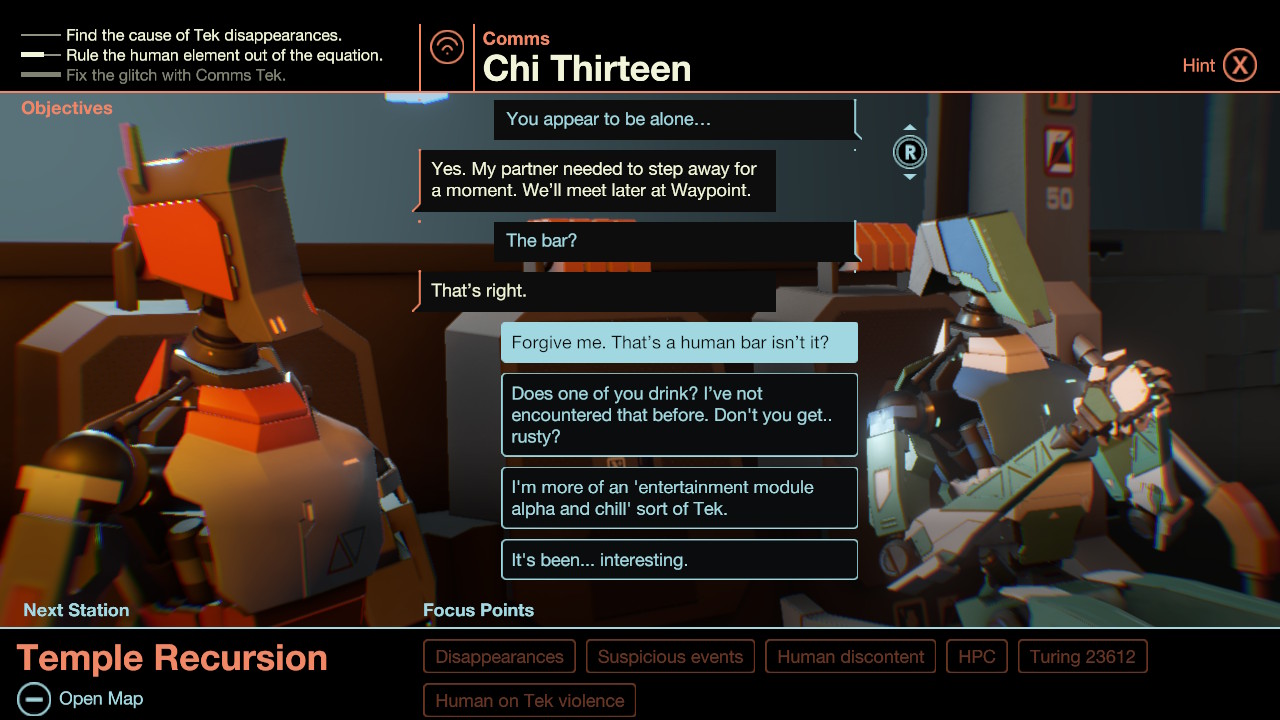Select the "Rule the human element out" objective
1280x720 pixels.
(x=223, y=56)
